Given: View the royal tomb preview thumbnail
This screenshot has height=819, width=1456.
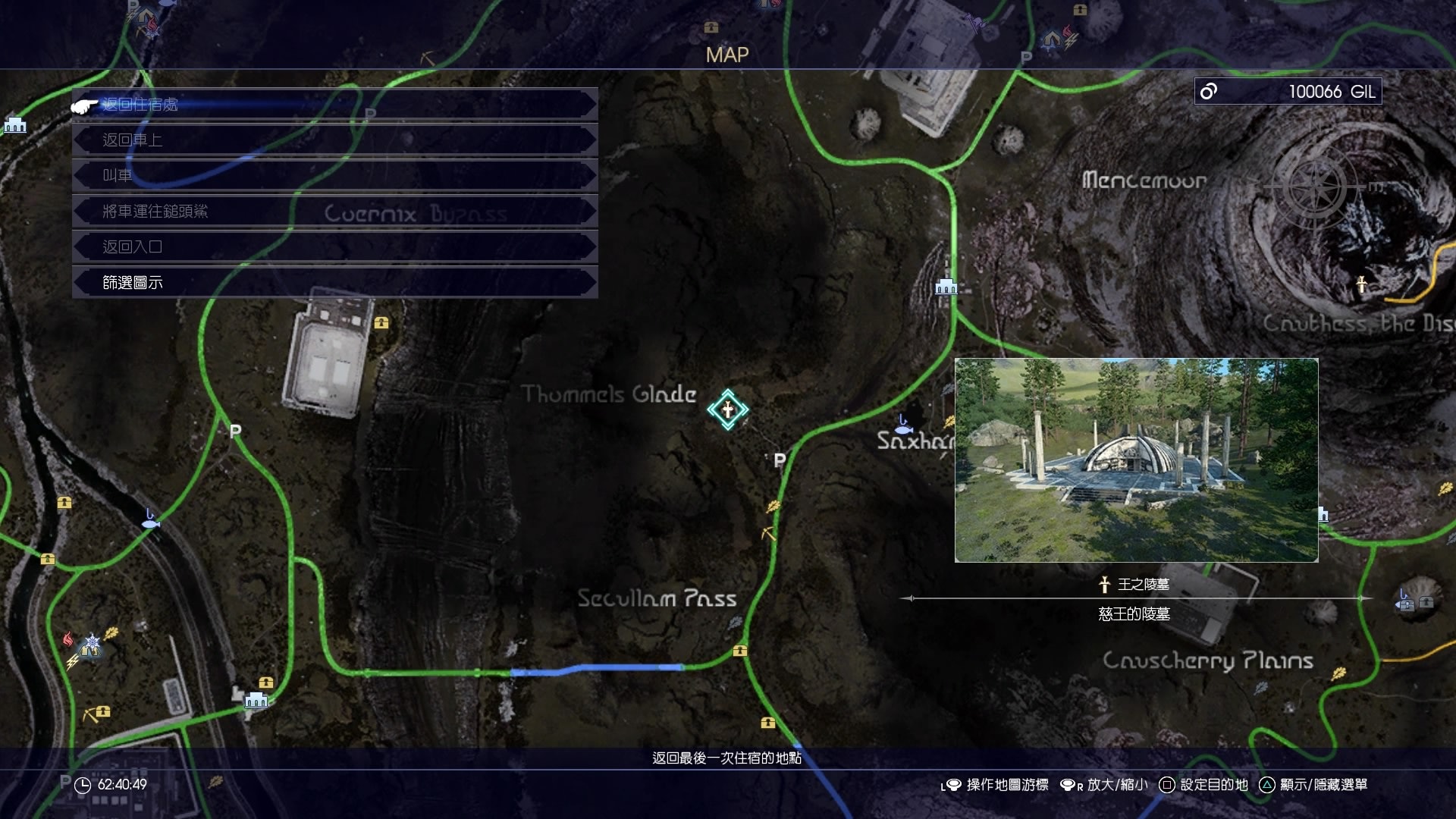Looking at the screenshot, I should [x=1136, y=460].
